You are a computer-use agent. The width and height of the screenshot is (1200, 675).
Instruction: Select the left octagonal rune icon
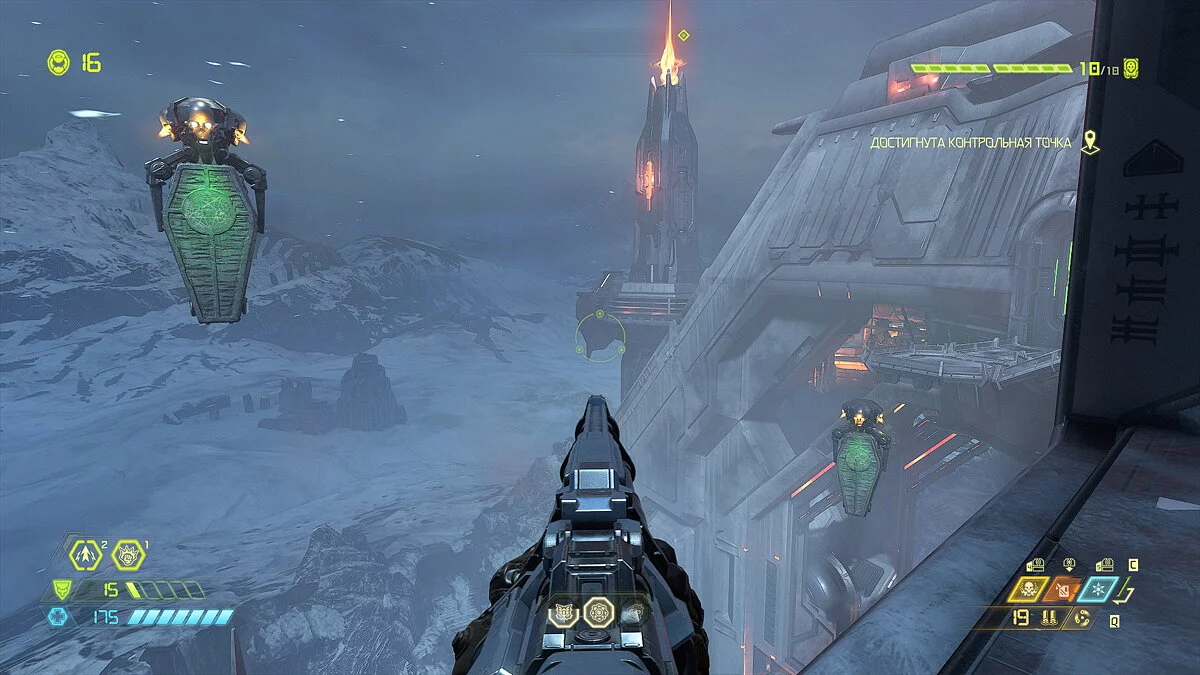coord(564,611)
